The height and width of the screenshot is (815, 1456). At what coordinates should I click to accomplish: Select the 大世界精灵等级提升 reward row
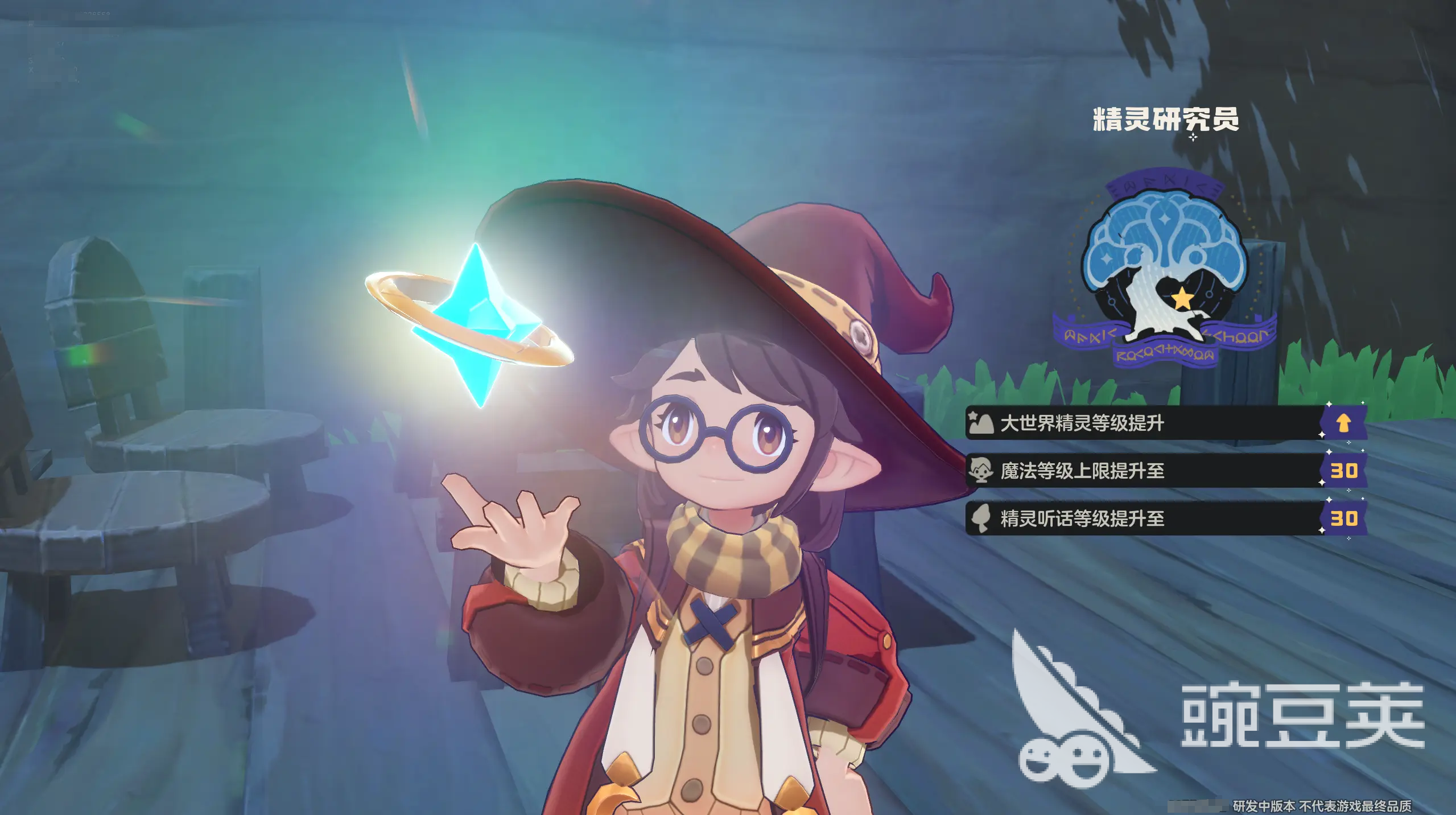1165,423
